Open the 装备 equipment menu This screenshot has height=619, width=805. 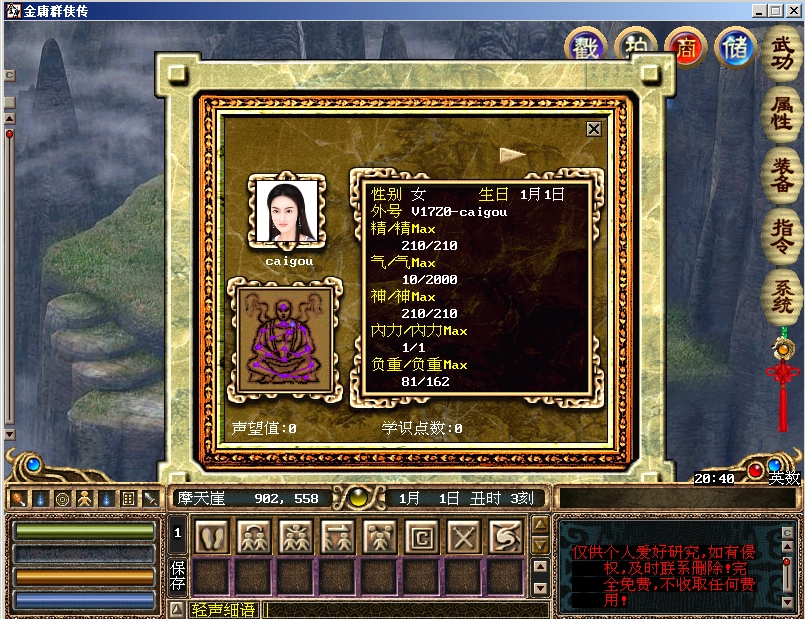pos(782,173)
